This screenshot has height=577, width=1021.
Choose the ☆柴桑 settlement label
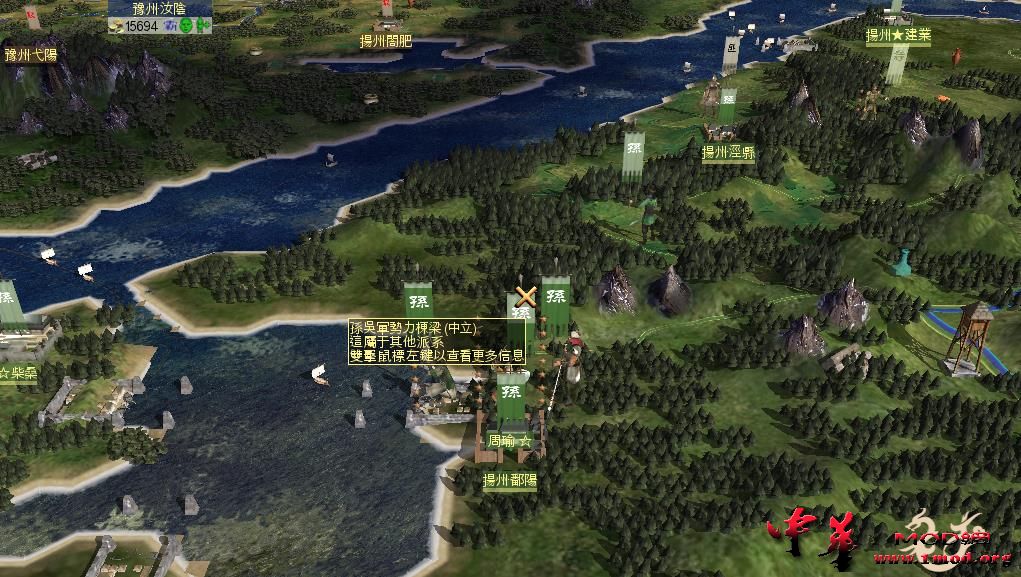coord(18,374)
